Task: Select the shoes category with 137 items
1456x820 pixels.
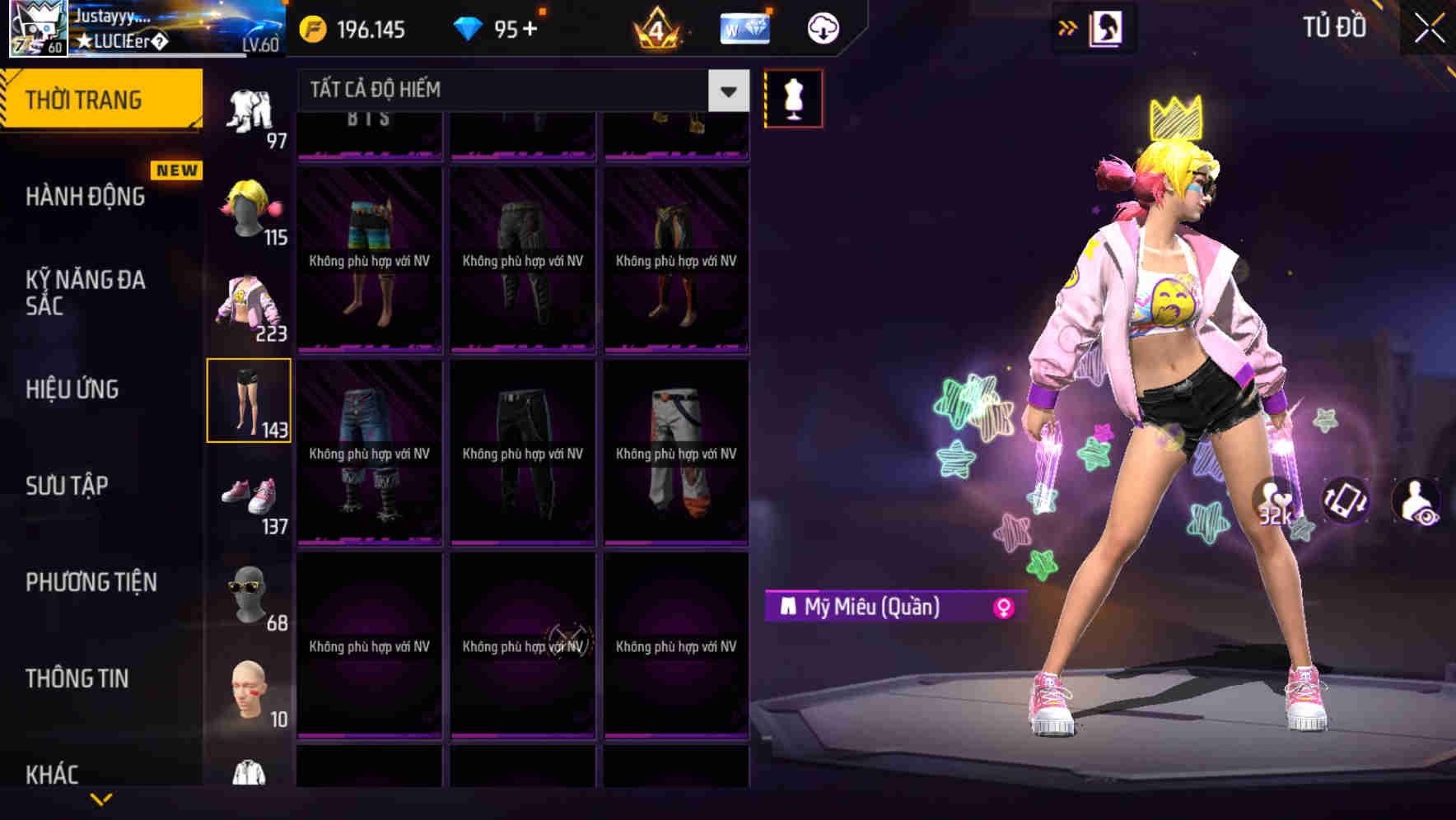Action: (x=250, y=496)
